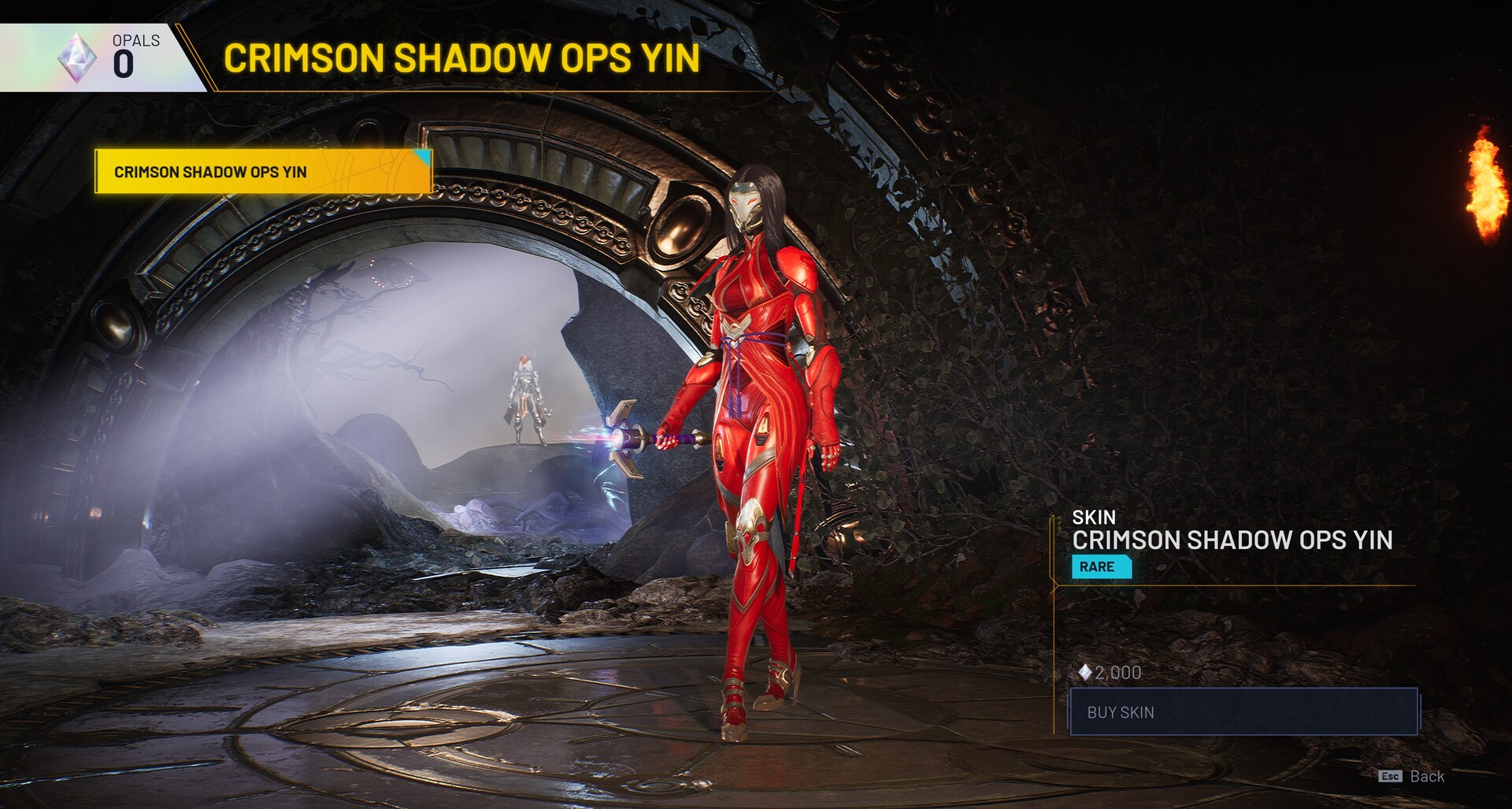Select the Crimson Shadow Ops Yin skin entry
Image resolution: width=1512 pixels, height=809 pixels.
tap(263, 172)
